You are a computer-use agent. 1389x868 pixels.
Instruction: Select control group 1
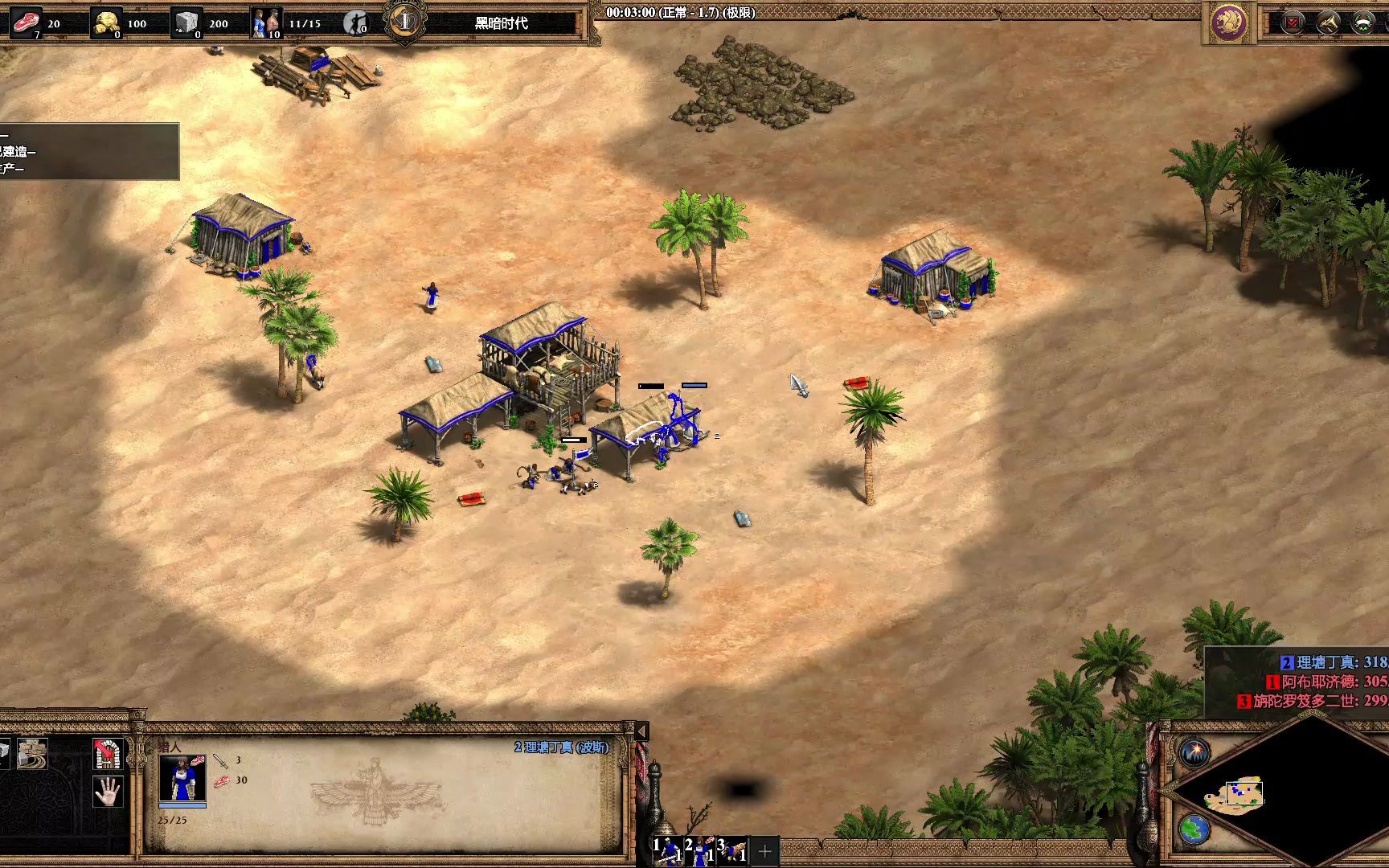click(666, 850)
